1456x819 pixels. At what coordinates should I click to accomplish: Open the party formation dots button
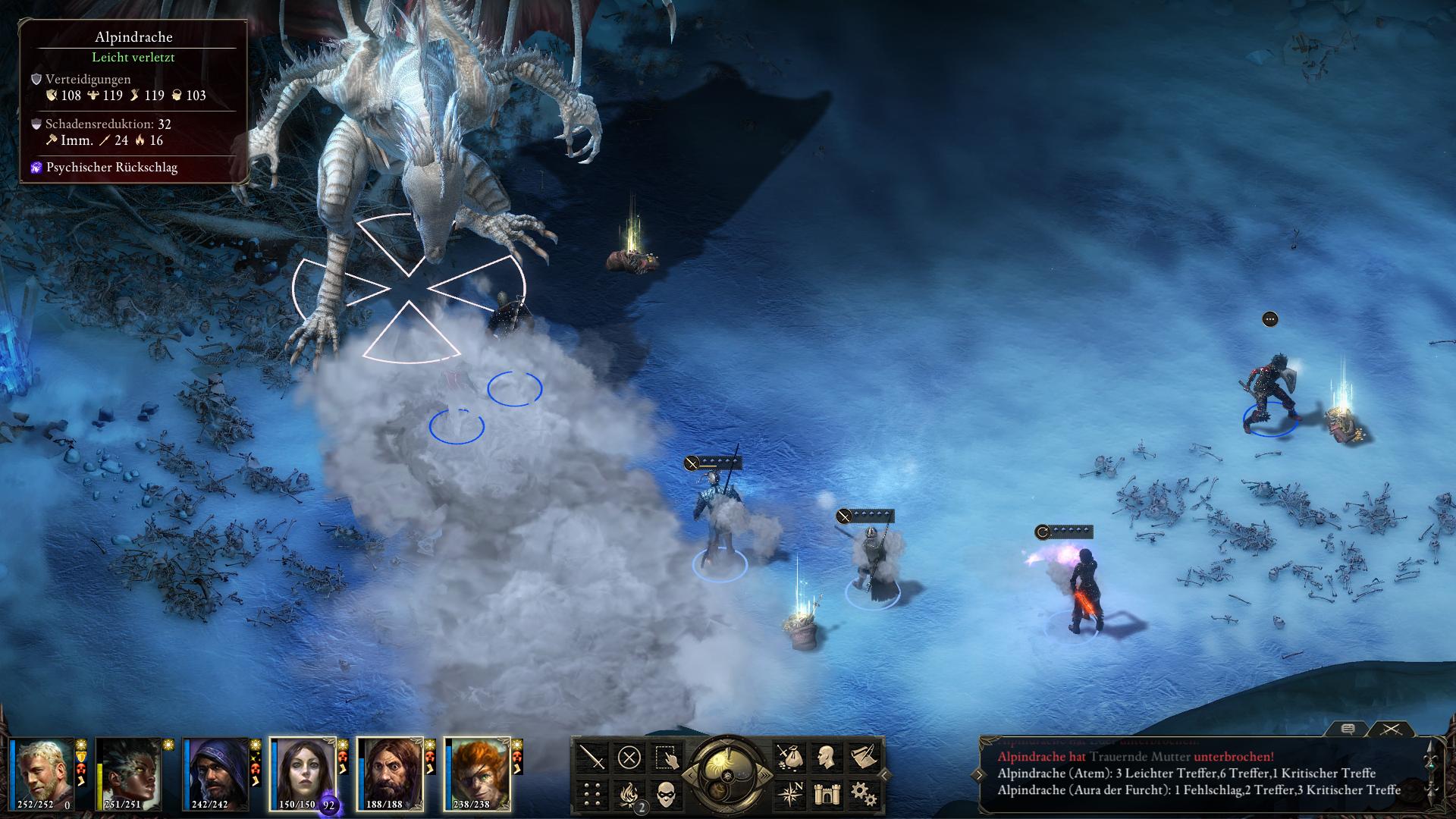click(x=593, y=794)
